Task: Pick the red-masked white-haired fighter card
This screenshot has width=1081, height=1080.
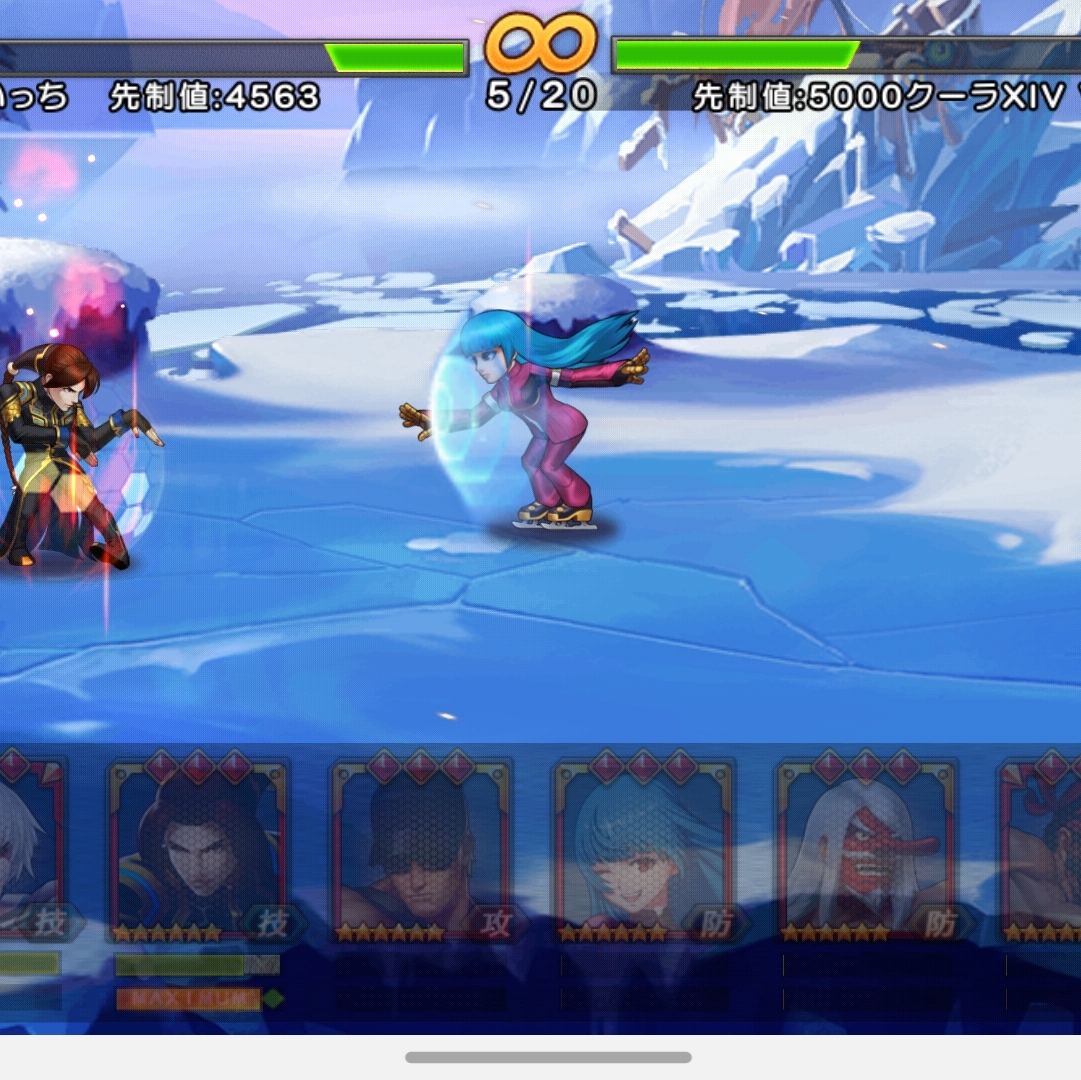Action: coord(866,850)
